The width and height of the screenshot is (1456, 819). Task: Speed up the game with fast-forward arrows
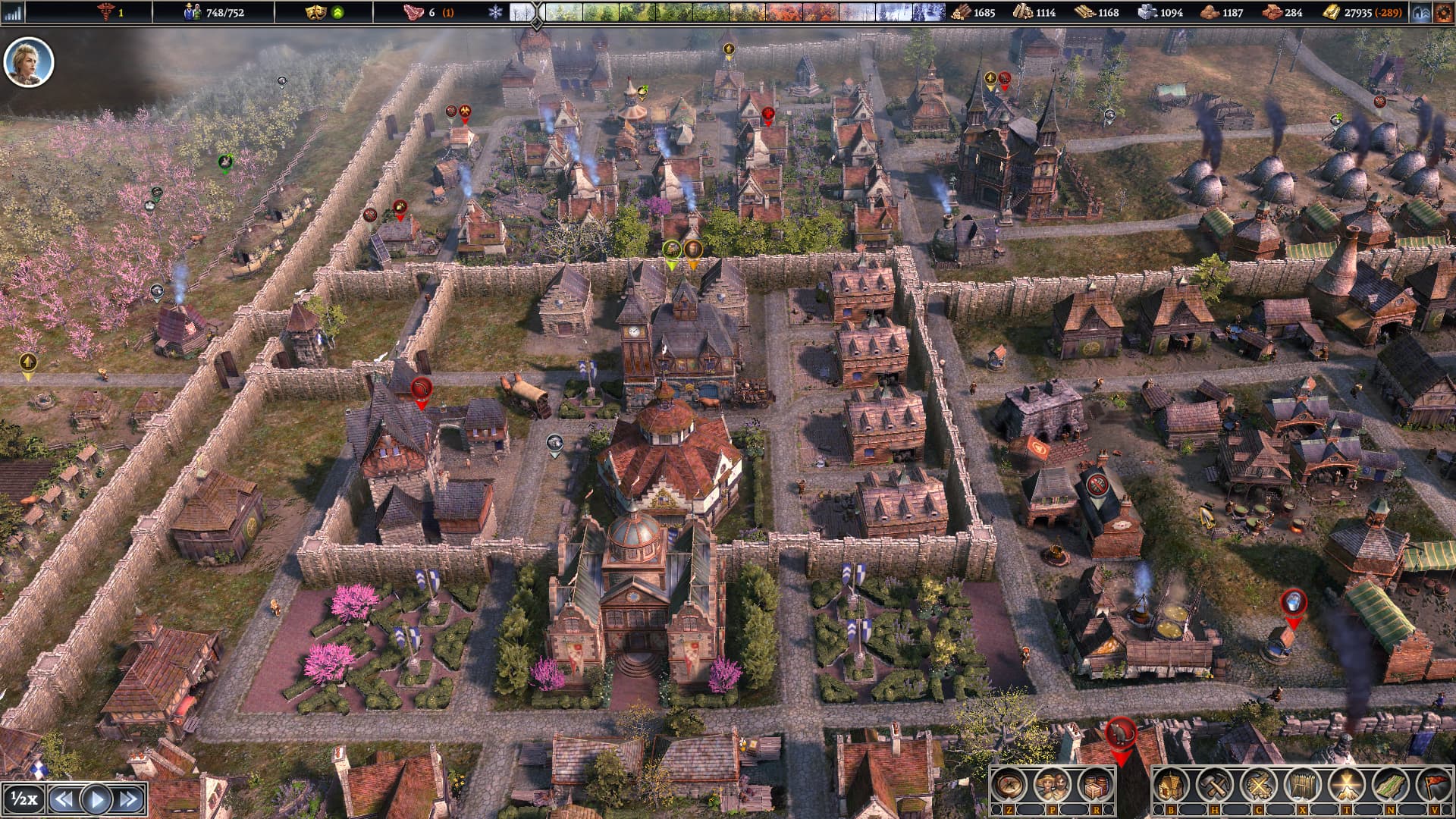[129, 799]
